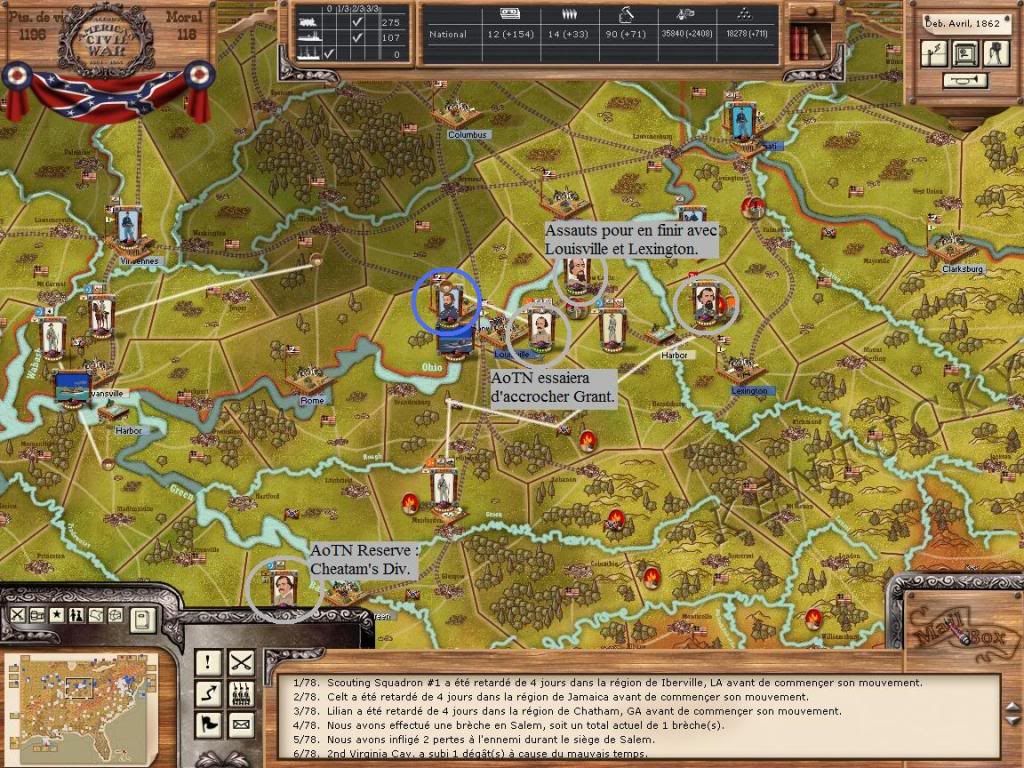
Task: Toggle the star map filter
Action: [57, 615]
